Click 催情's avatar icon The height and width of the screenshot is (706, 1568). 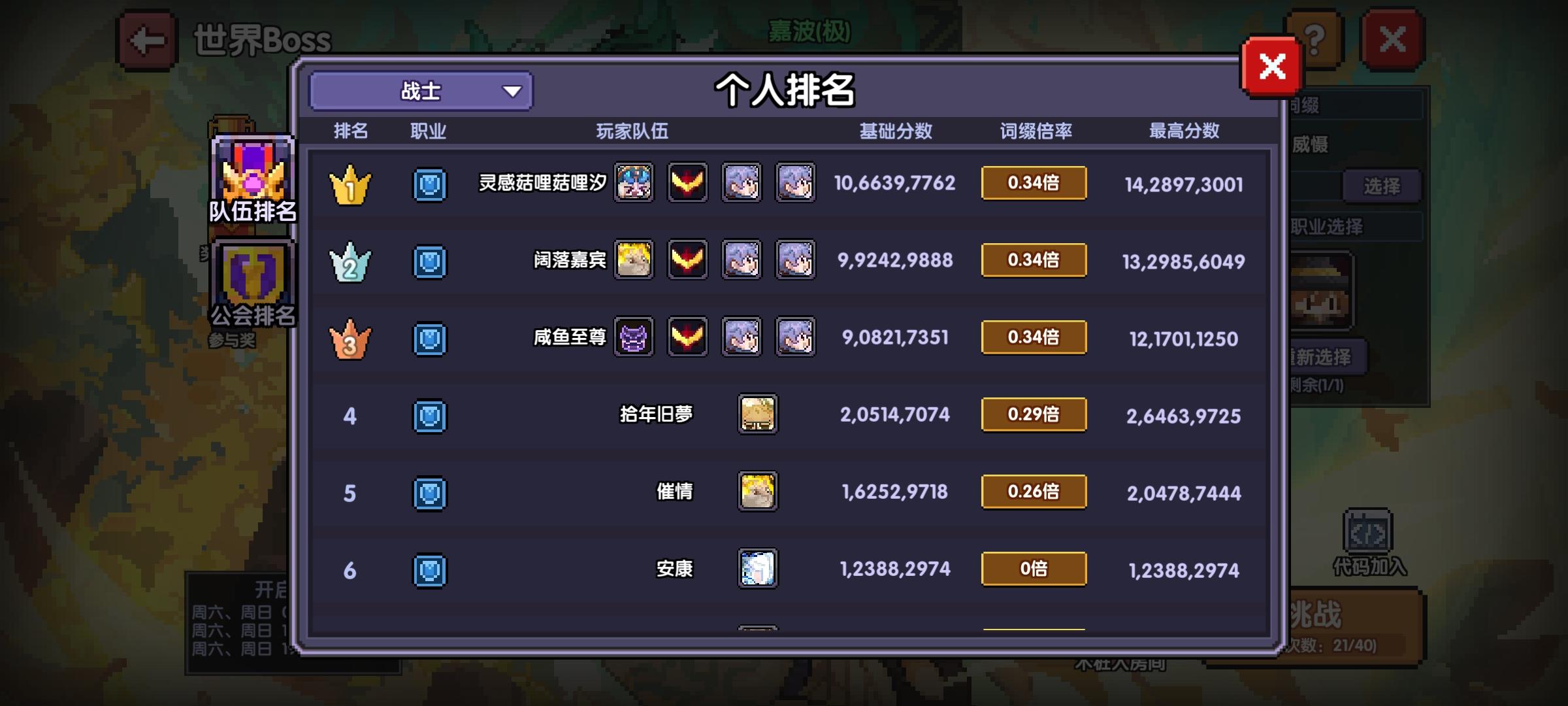(x=759, y=492)
